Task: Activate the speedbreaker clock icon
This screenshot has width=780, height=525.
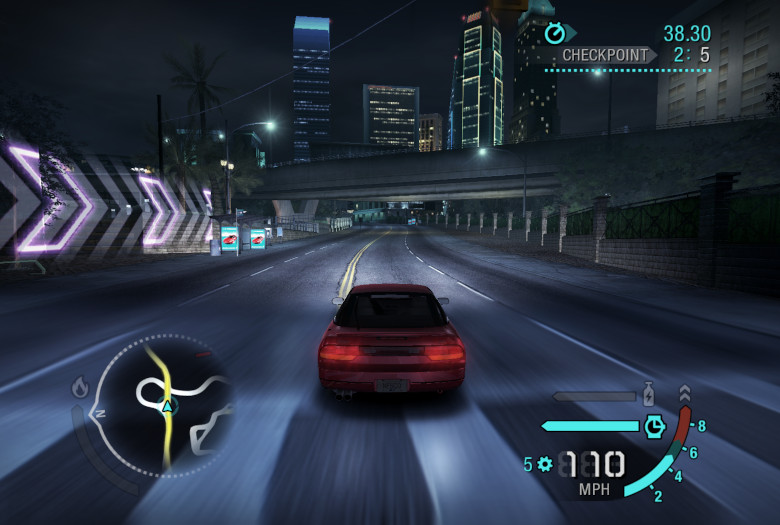Action: pyautogui.click(x=653, y=426)
